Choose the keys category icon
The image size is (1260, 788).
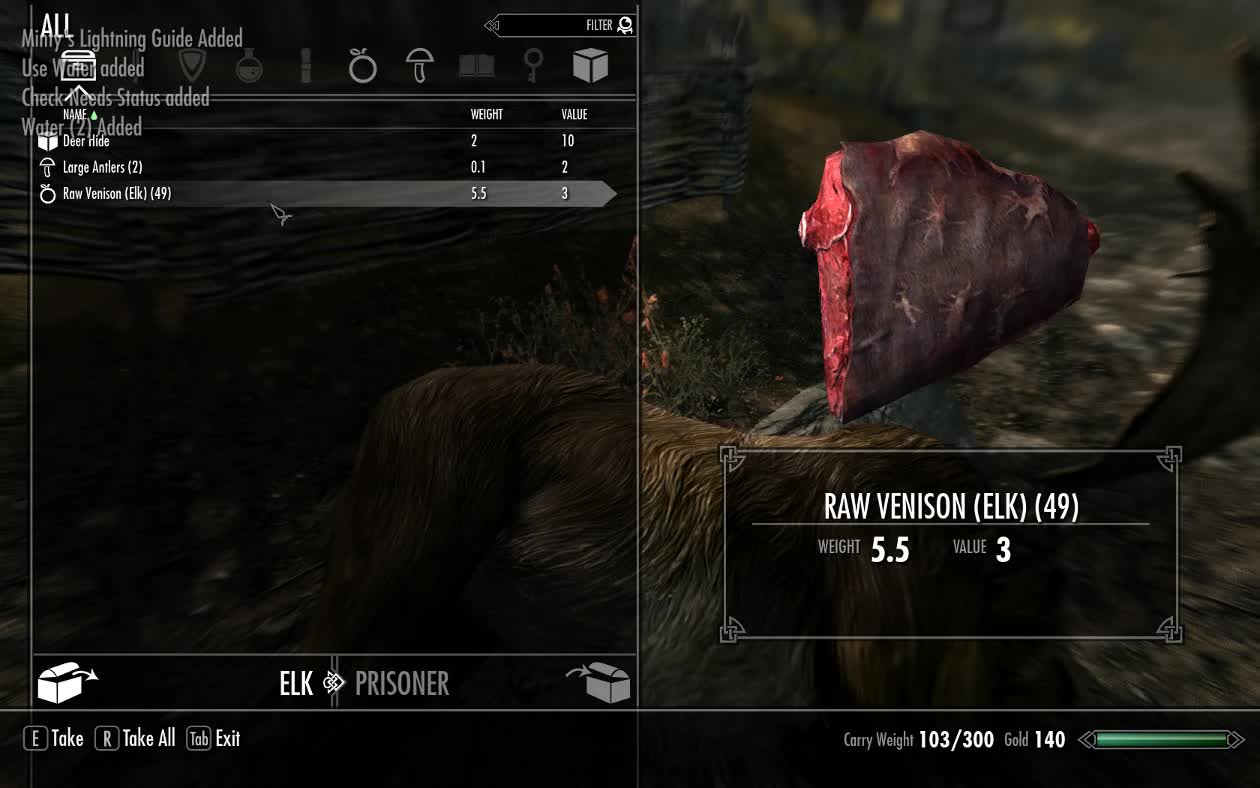[x=534, y=67]
